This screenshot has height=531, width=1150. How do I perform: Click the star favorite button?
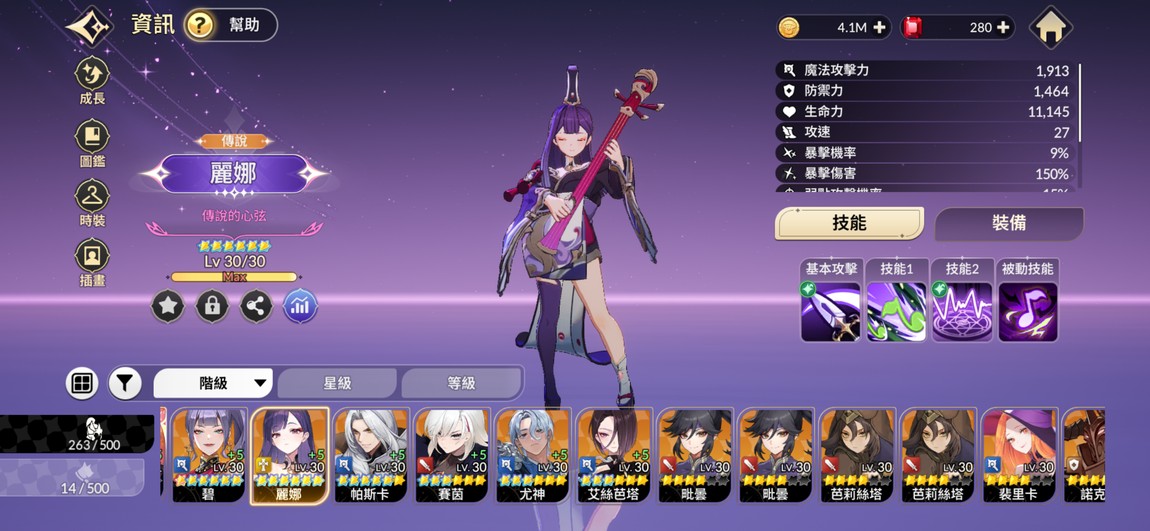pyautogui.click(x=168, y=306)
